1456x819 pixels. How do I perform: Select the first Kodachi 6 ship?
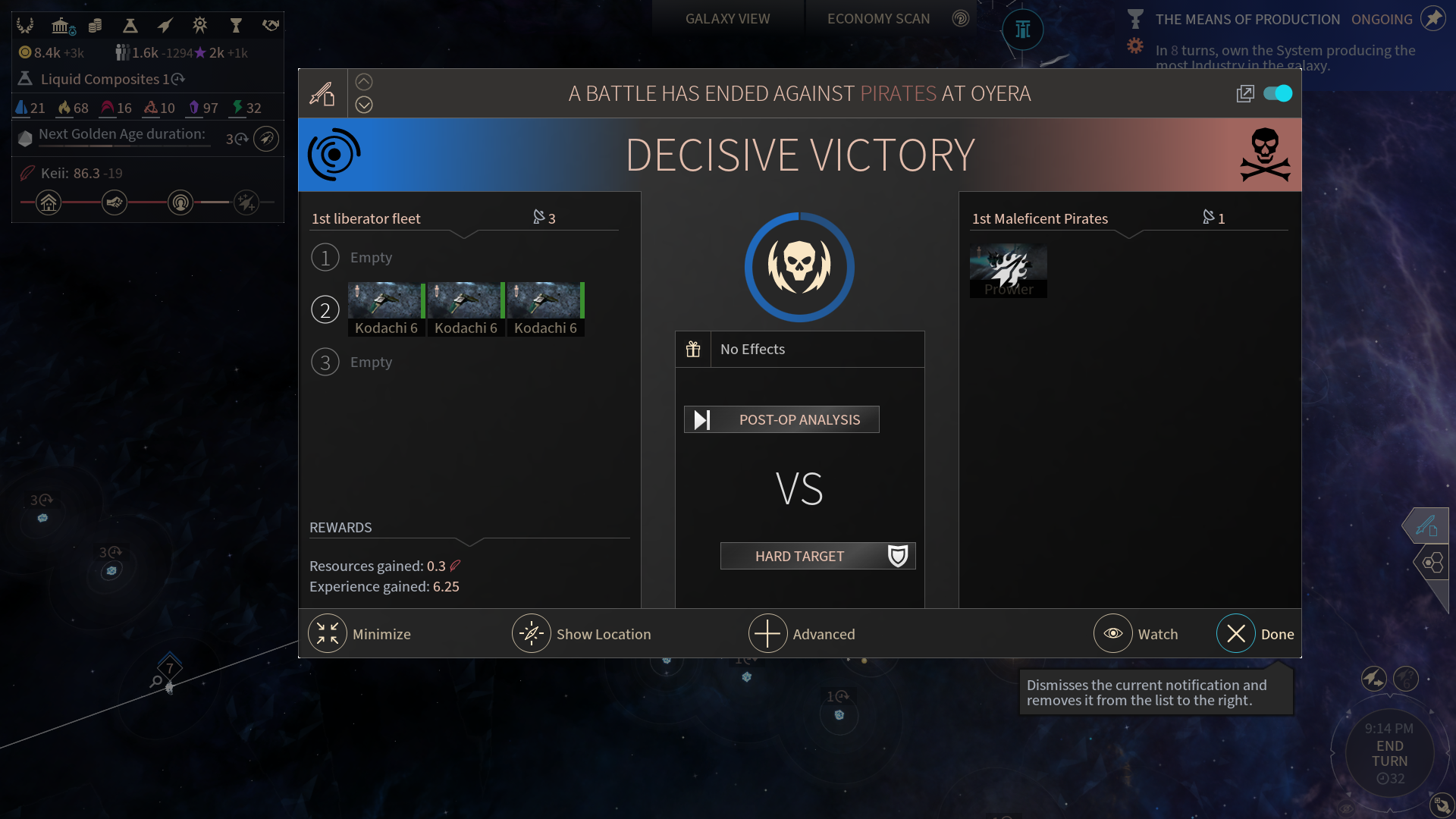[x=386, y=309]
